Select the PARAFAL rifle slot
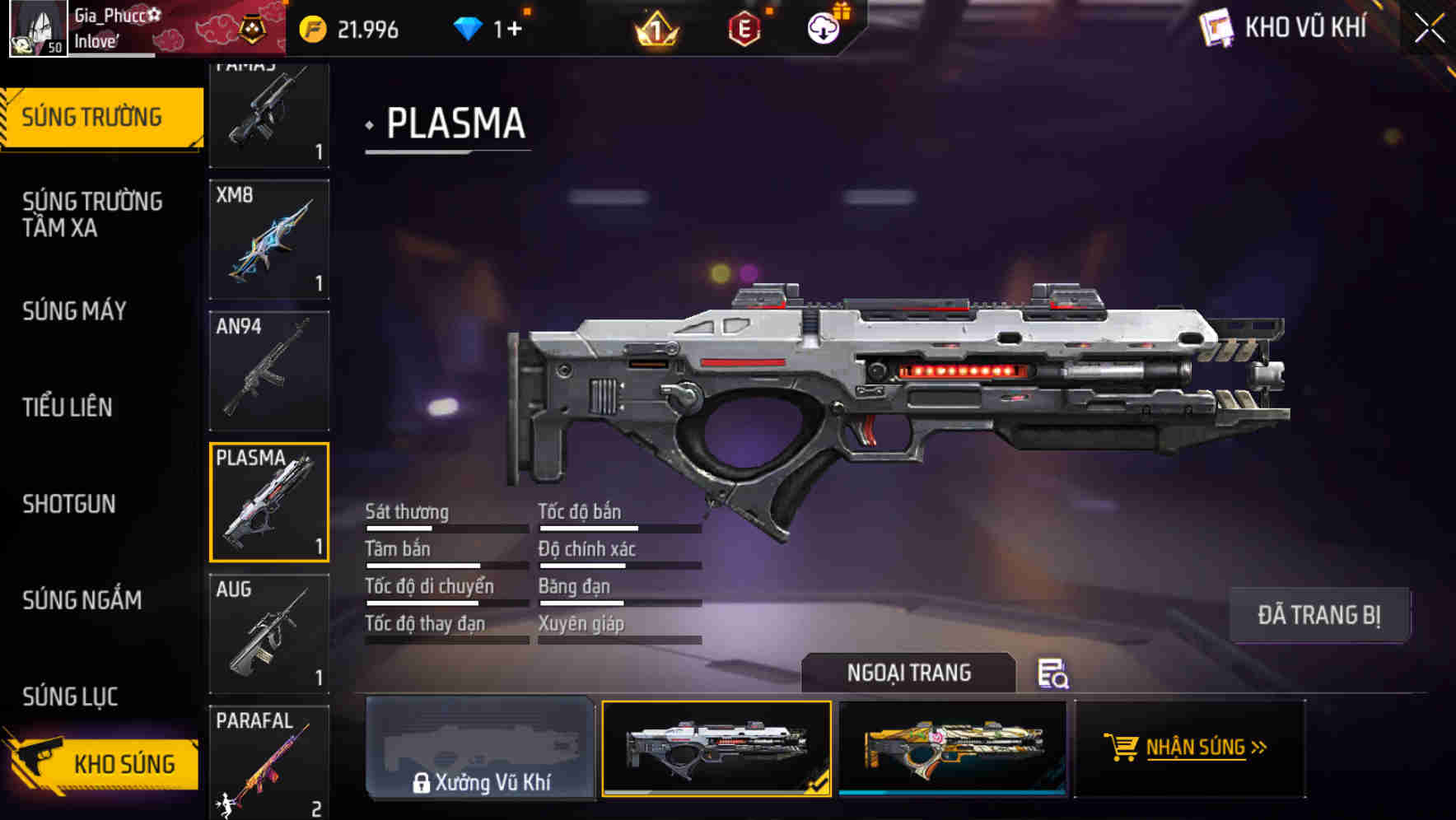The height and width of the screenshot is (820, 1456). coord(269,762)
